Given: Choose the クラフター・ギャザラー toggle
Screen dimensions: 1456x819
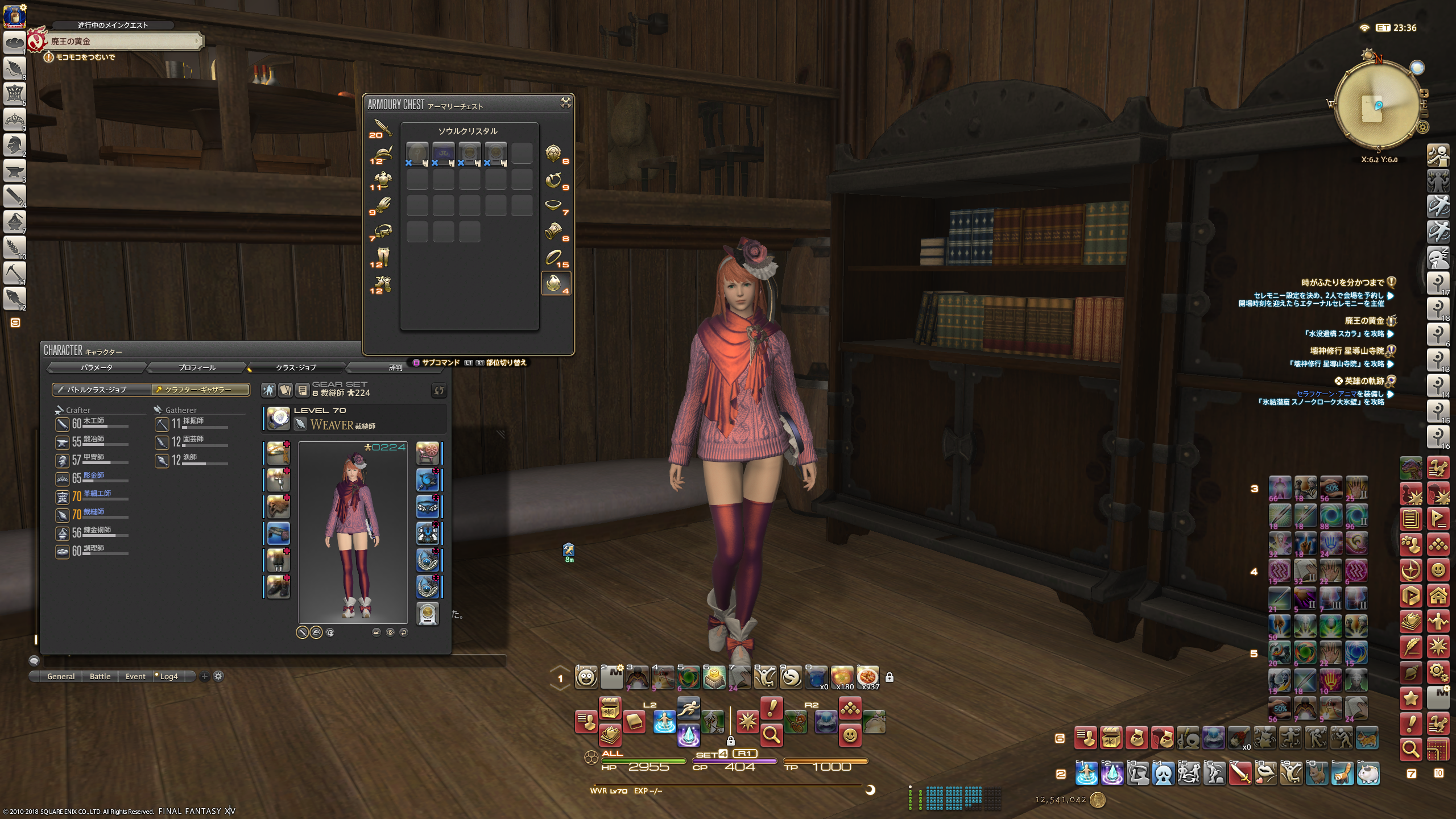Looking at the screenshot, I should 200,390.
